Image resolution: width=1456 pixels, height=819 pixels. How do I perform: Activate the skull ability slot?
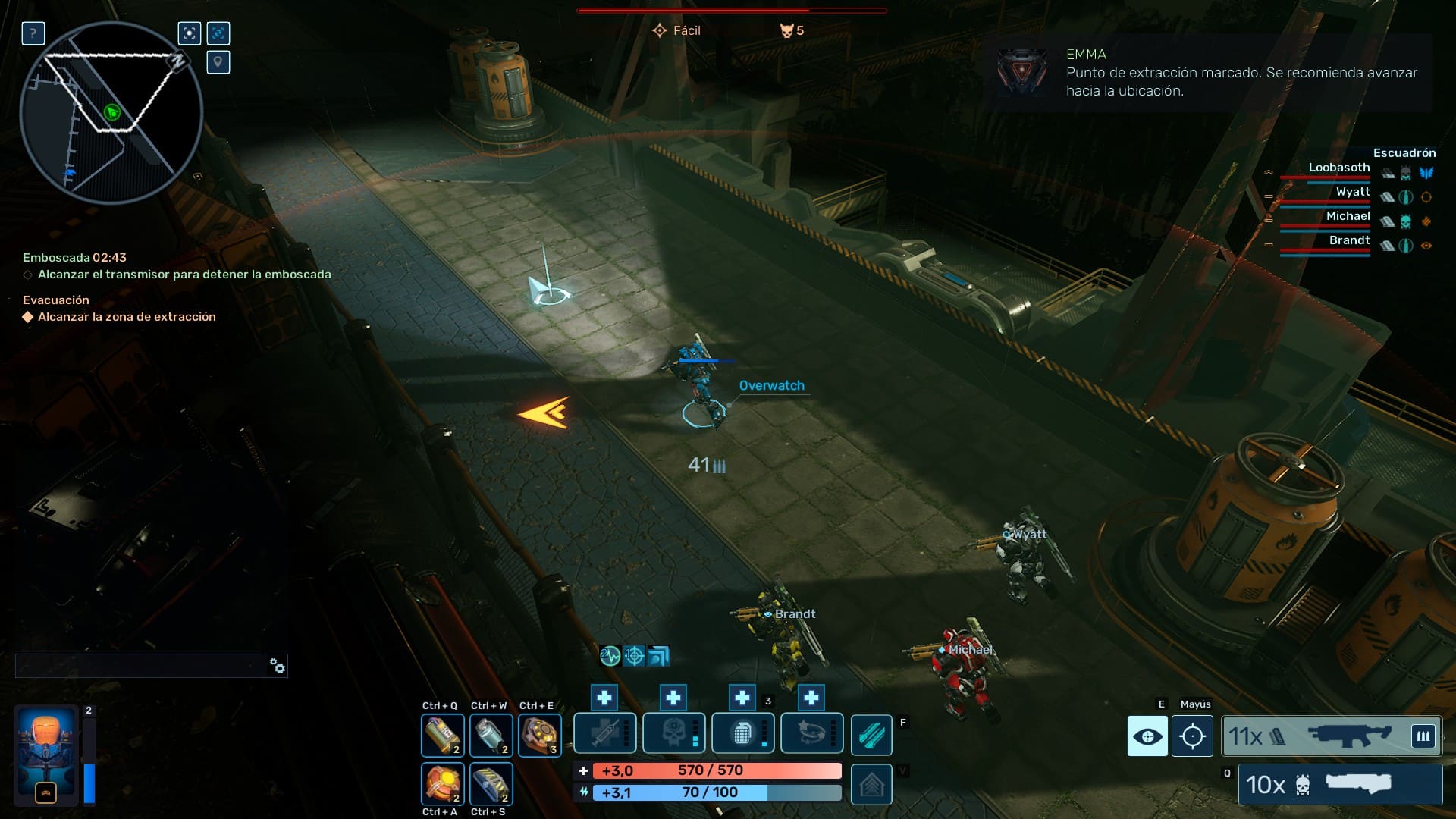[673, 734]
